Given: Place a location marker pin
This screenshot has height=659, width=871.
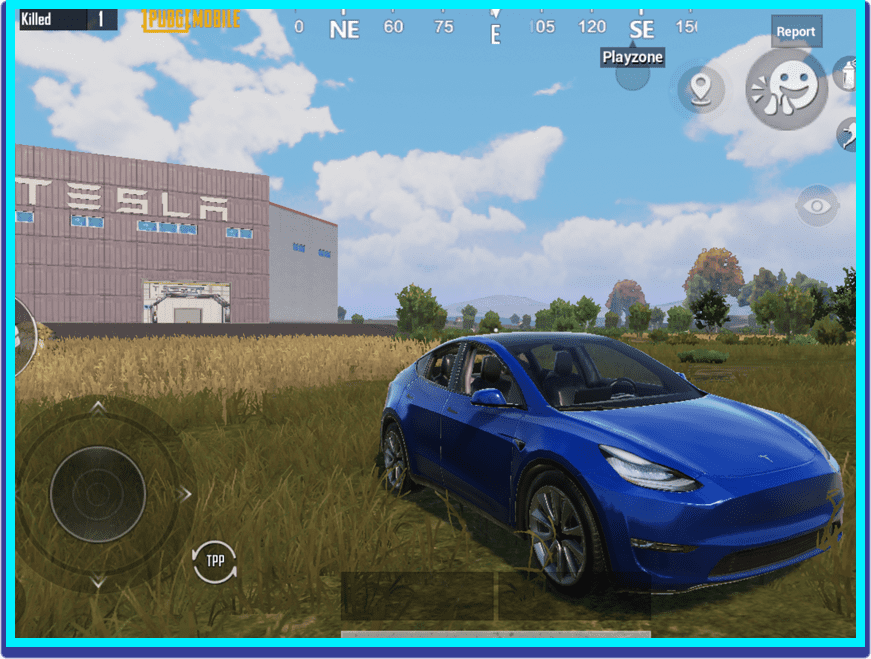Looking at the screenshot, I should [701, 89].
